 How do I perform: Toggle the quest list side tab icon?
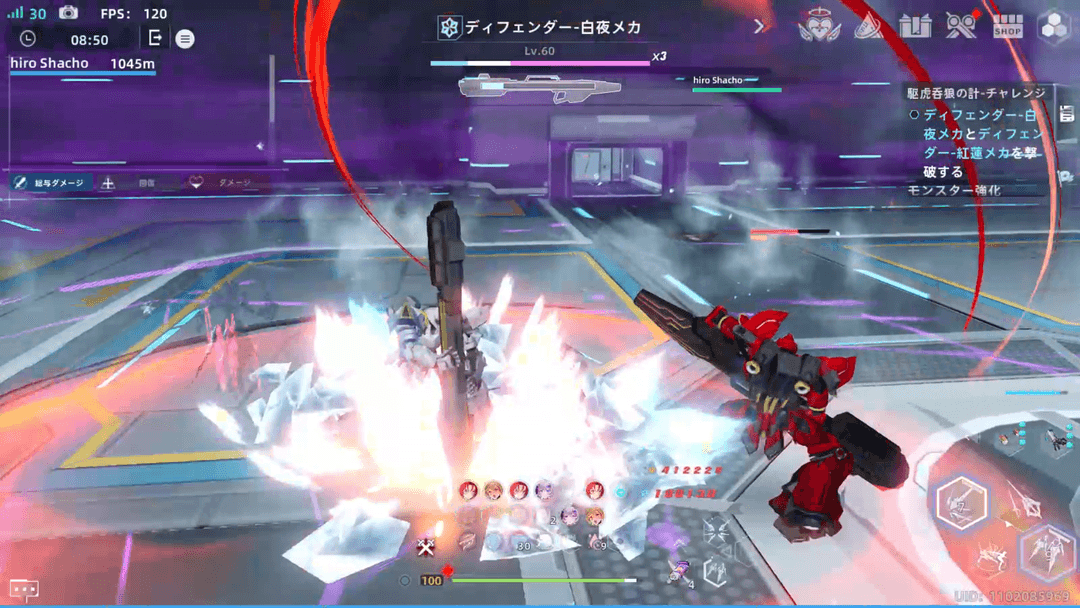click(1066, 111)
